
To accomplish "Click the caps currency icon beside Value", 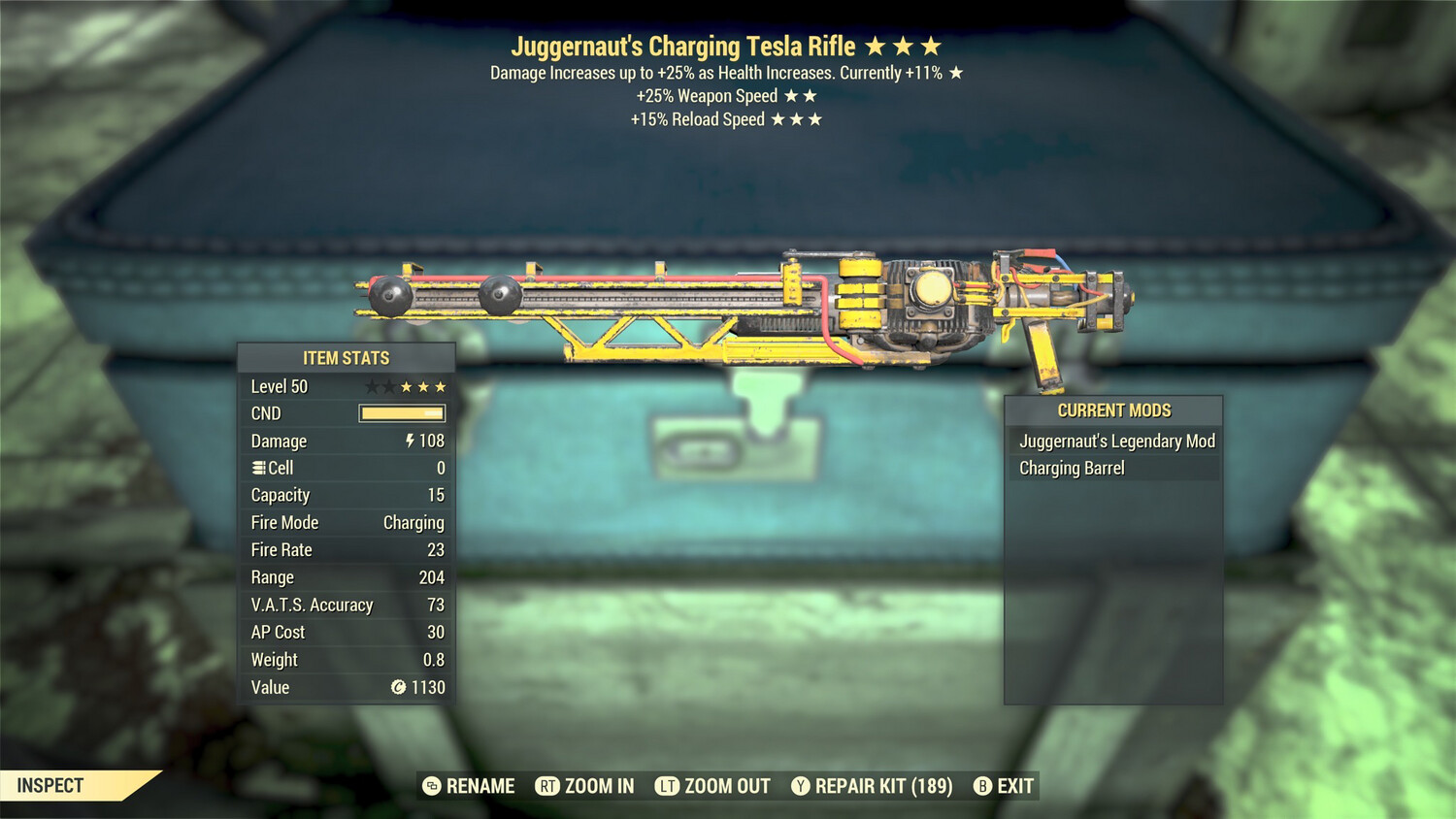I will tap(400, 688).
